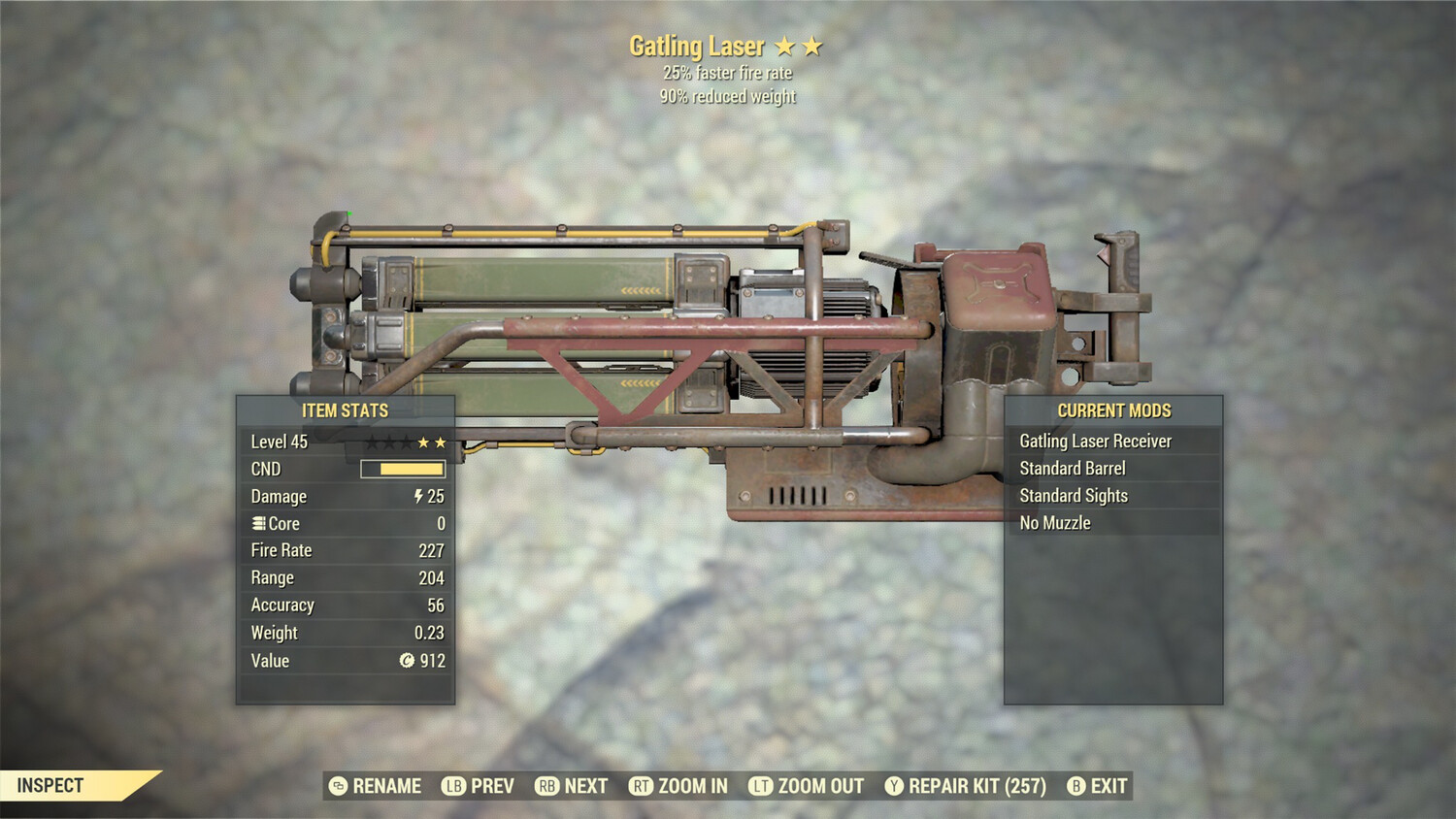Image resolution: width=1456 pixels, height=819 pixels.
Task: Click the Gatling Laser weapon model
Action: [x=728, y=320]
